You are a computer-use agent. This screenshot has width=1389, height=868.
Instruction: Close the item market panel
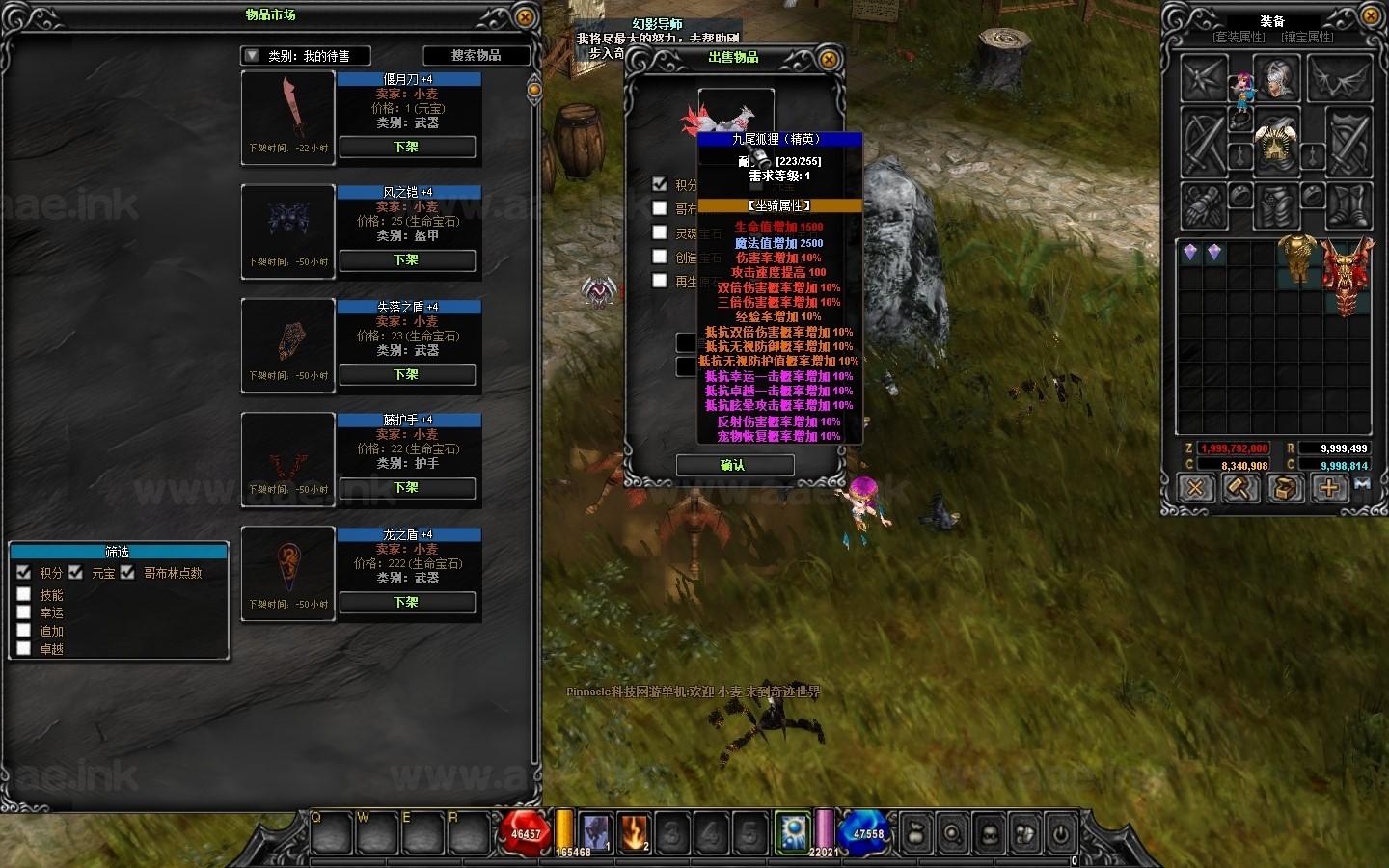[x=525, y=17]
